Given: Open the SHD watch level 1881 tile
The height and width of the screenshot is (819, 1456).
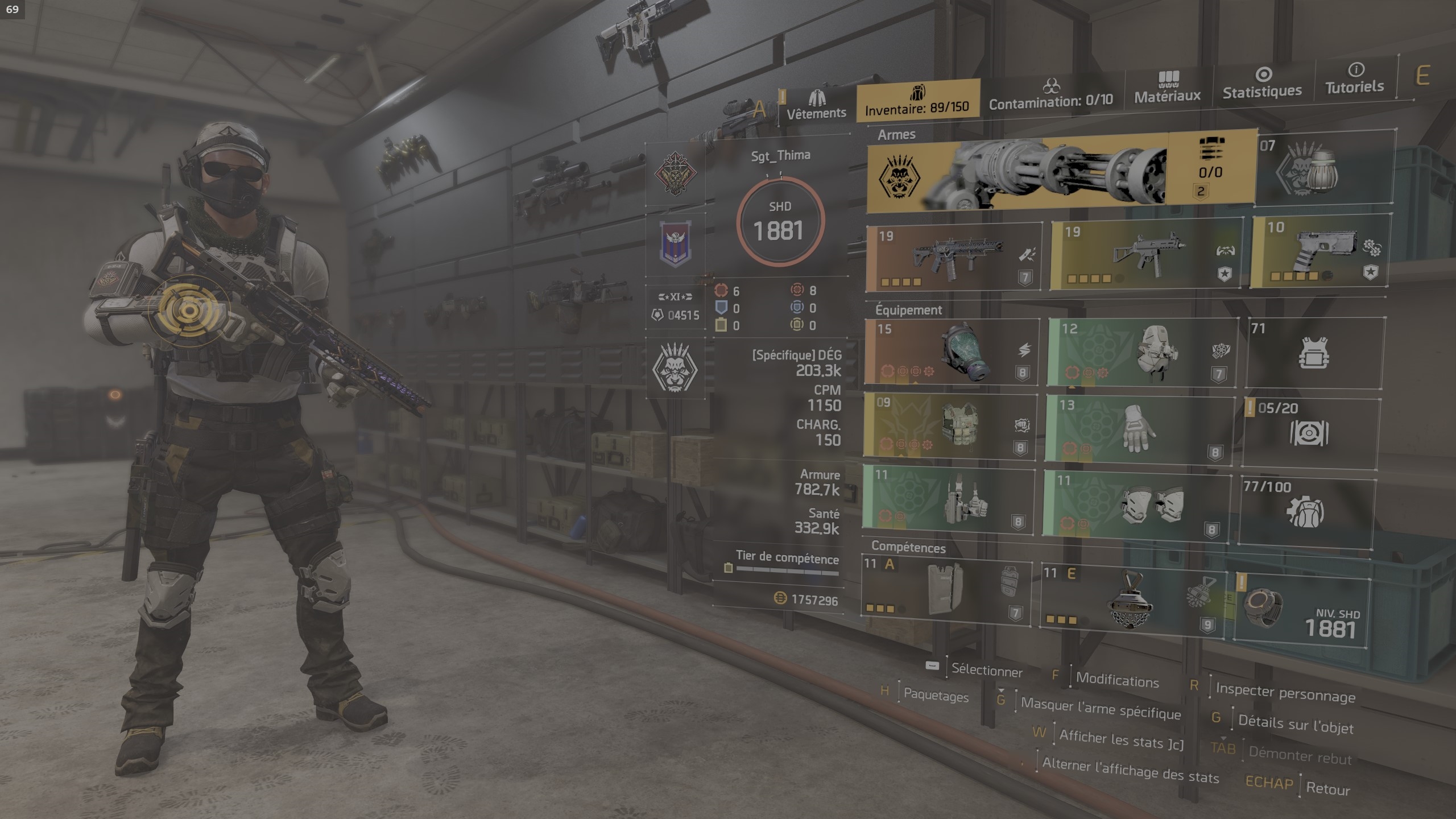Looking at the screenshot, I should tap(1303, 613).
